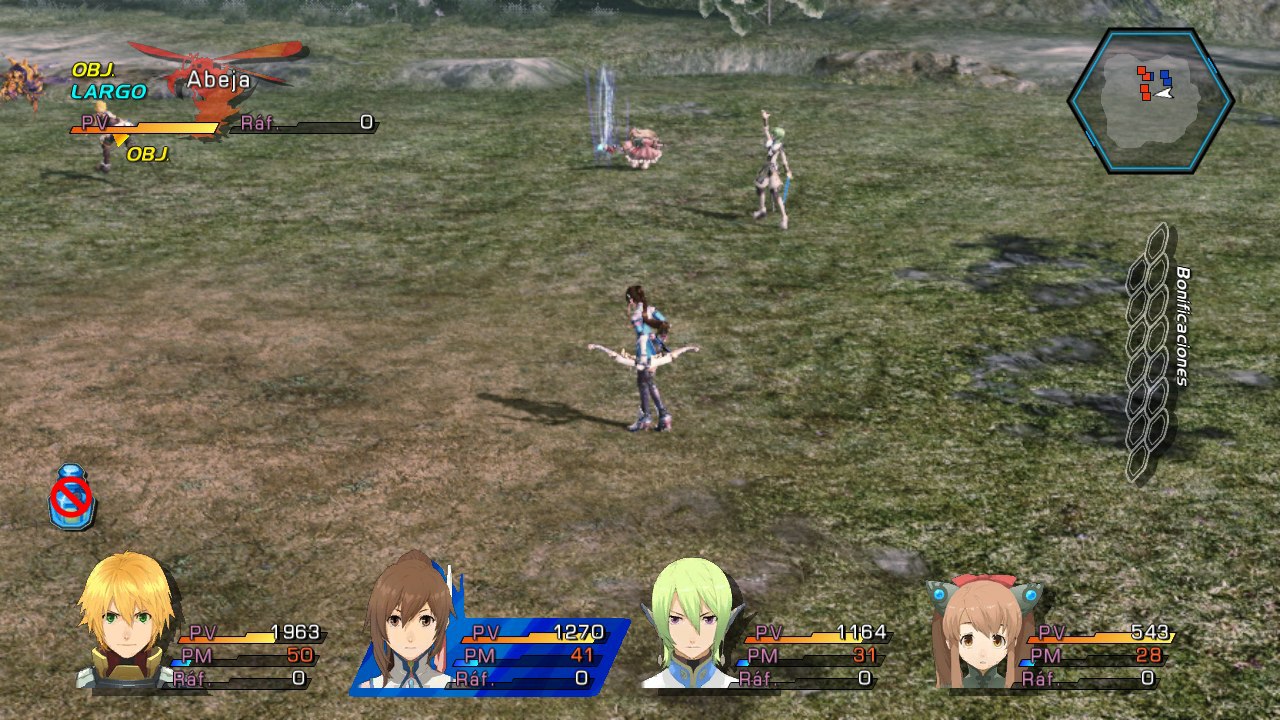Screen dimensions: 1280x720
Task: Click the Bonificaciones sidebar label
Action: [x=1181, y=328]
